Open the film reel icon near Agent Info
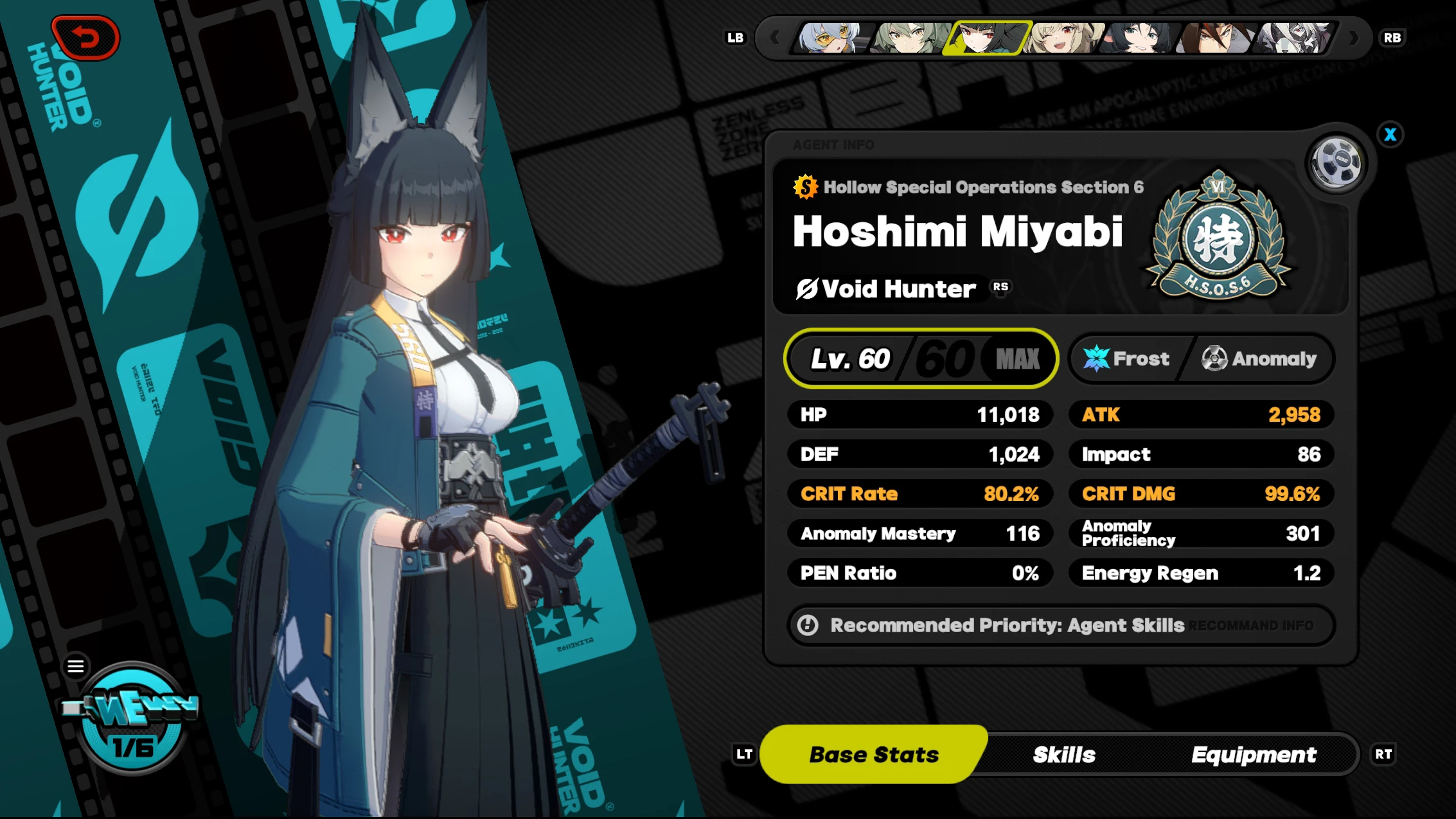Screen dimensions: 1456x819 pos(1336,162)
